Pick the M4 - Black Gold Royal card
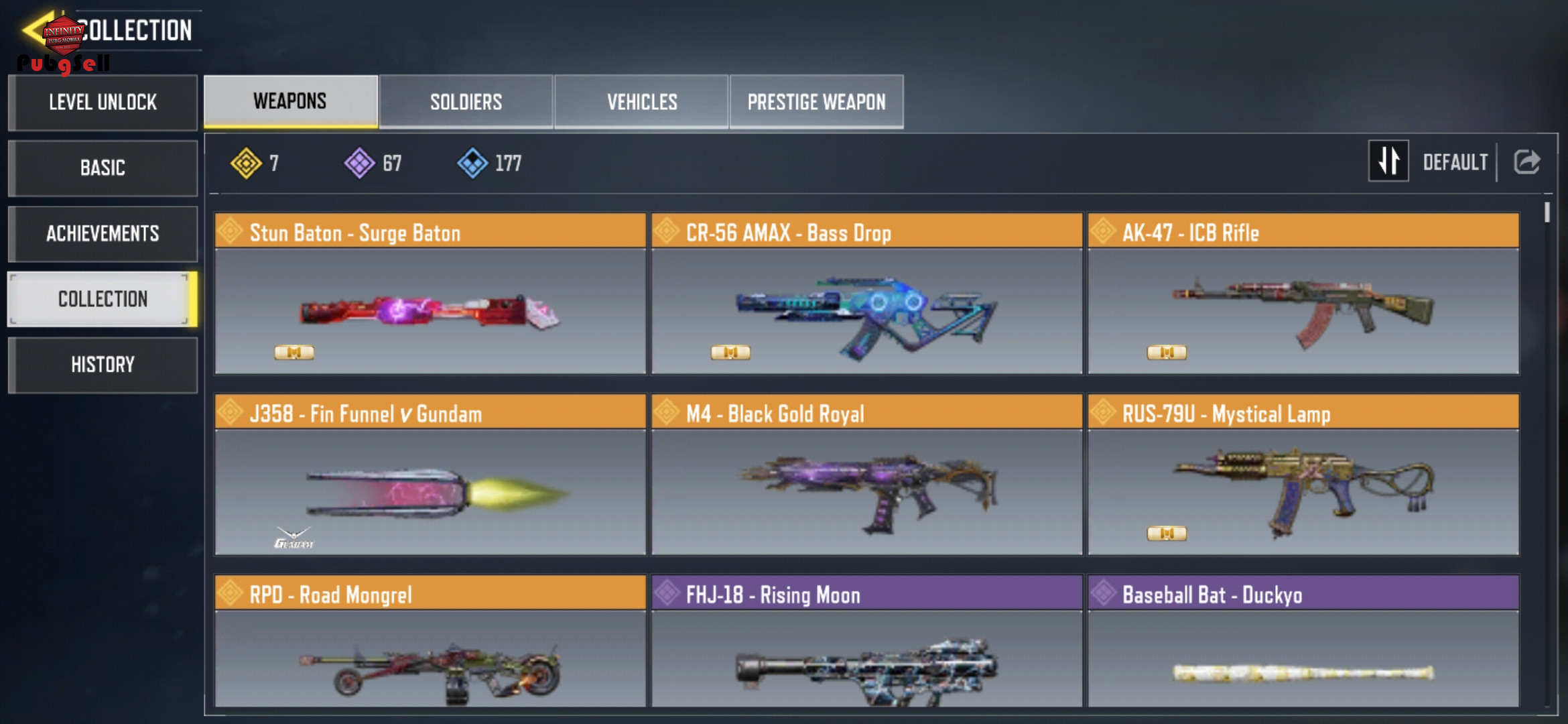Screen dimensions: 1568x724 (866, 475)
